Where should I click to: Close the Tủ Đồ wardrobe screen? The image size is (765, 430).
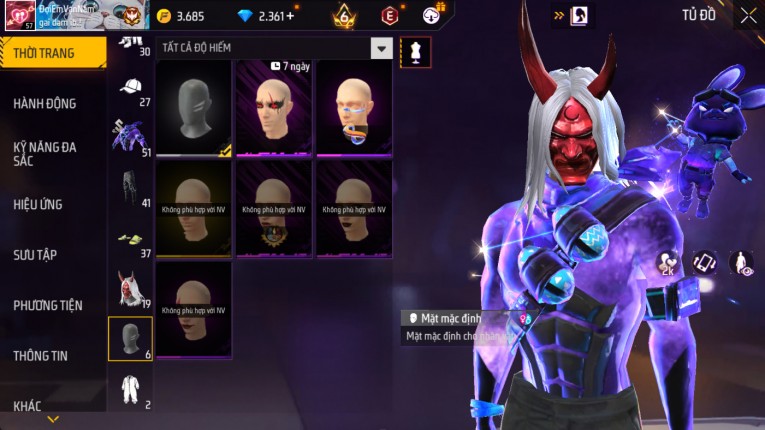(748, 15)
